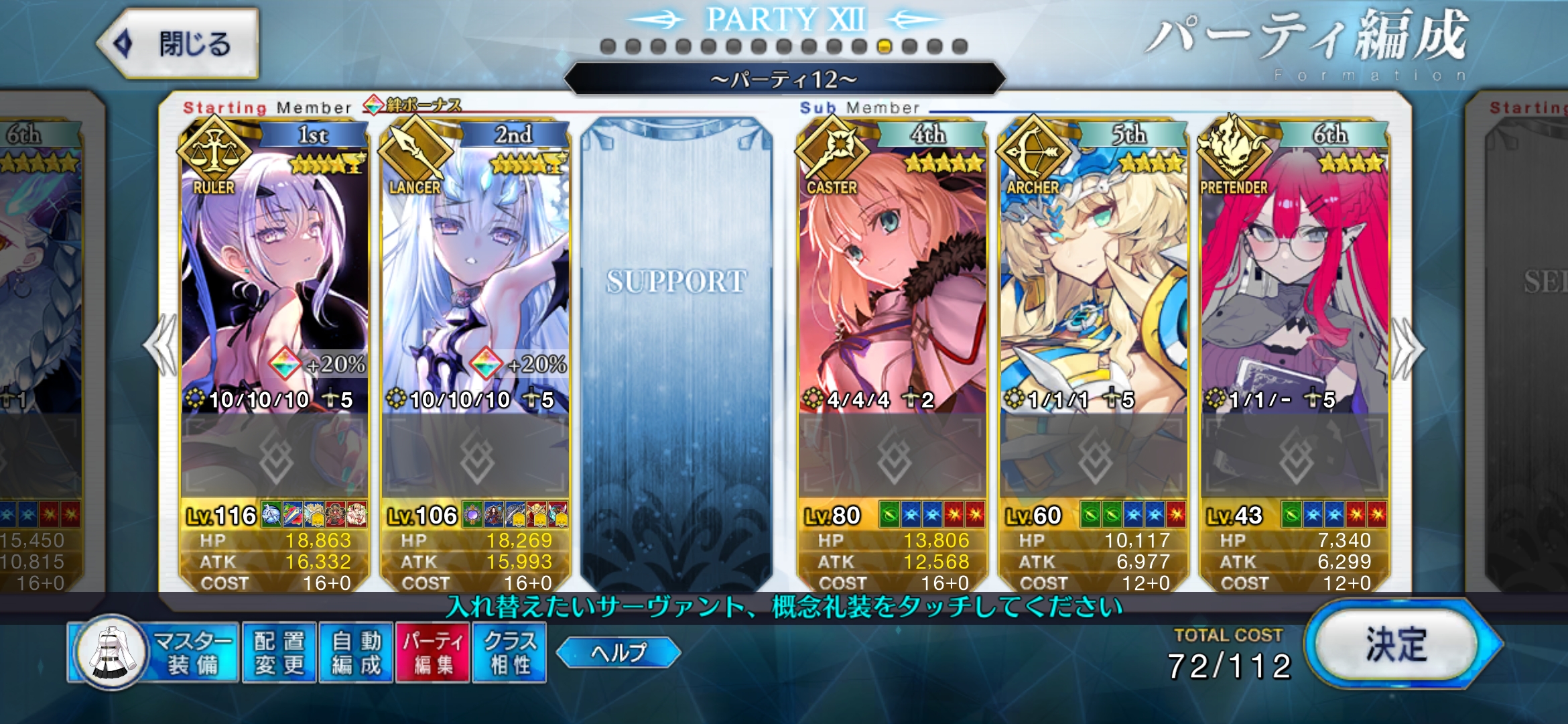Open 配置変更 to change member positions
The image size is (1568, 724).
279,653
